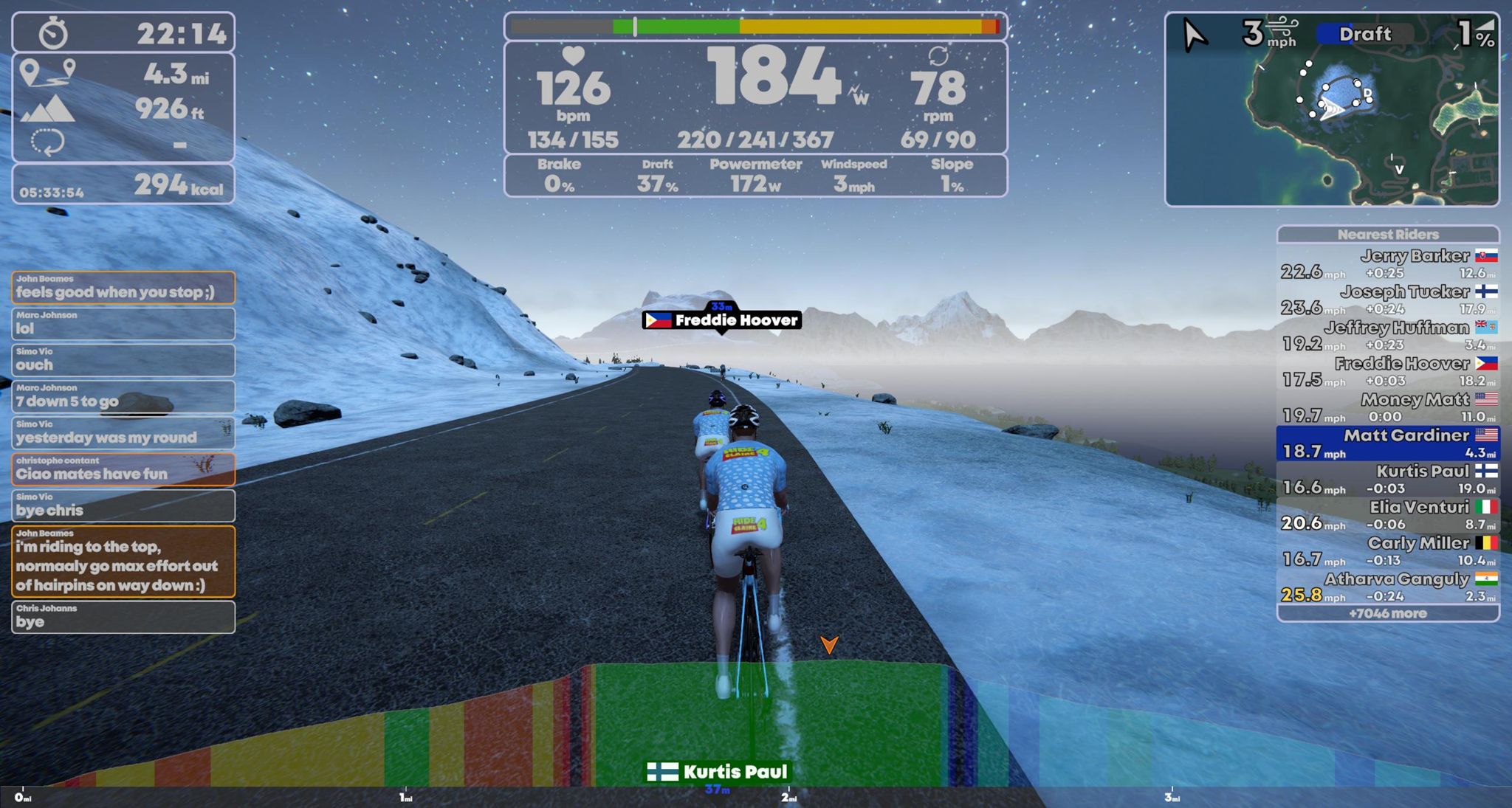The height and width of the screenshot is (808, 1512).
Task: Select Matt Gardiner in the rider list
Action: (1386, 442)
